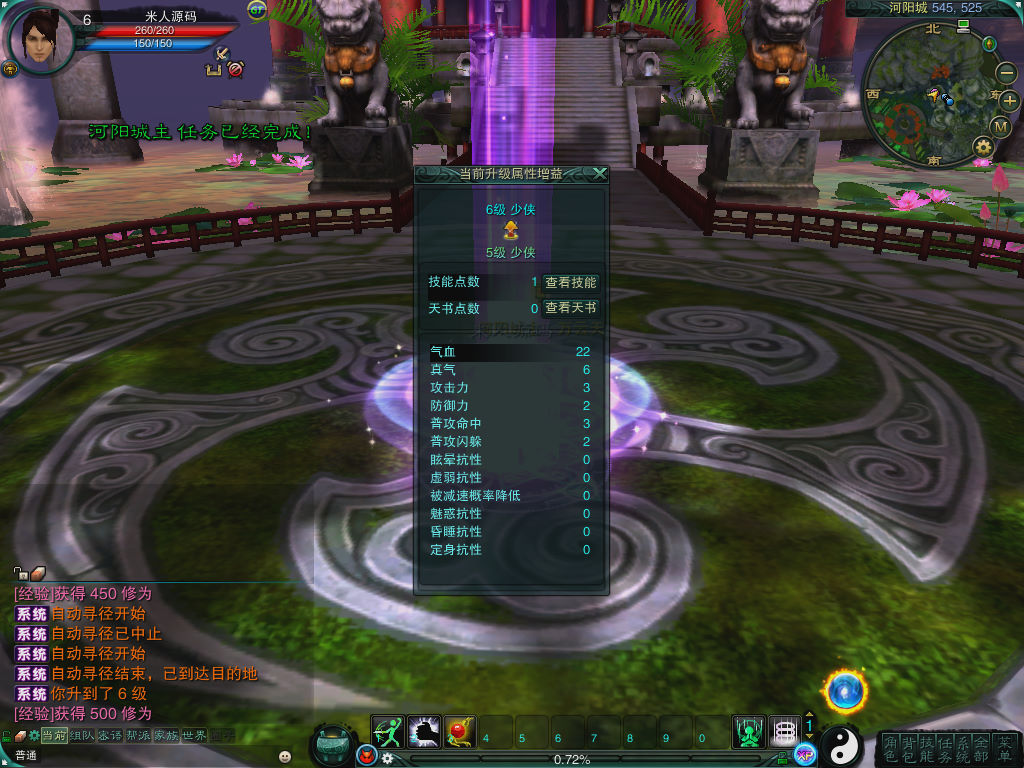
Task: Click the round XP button
Action: point(805,755)
